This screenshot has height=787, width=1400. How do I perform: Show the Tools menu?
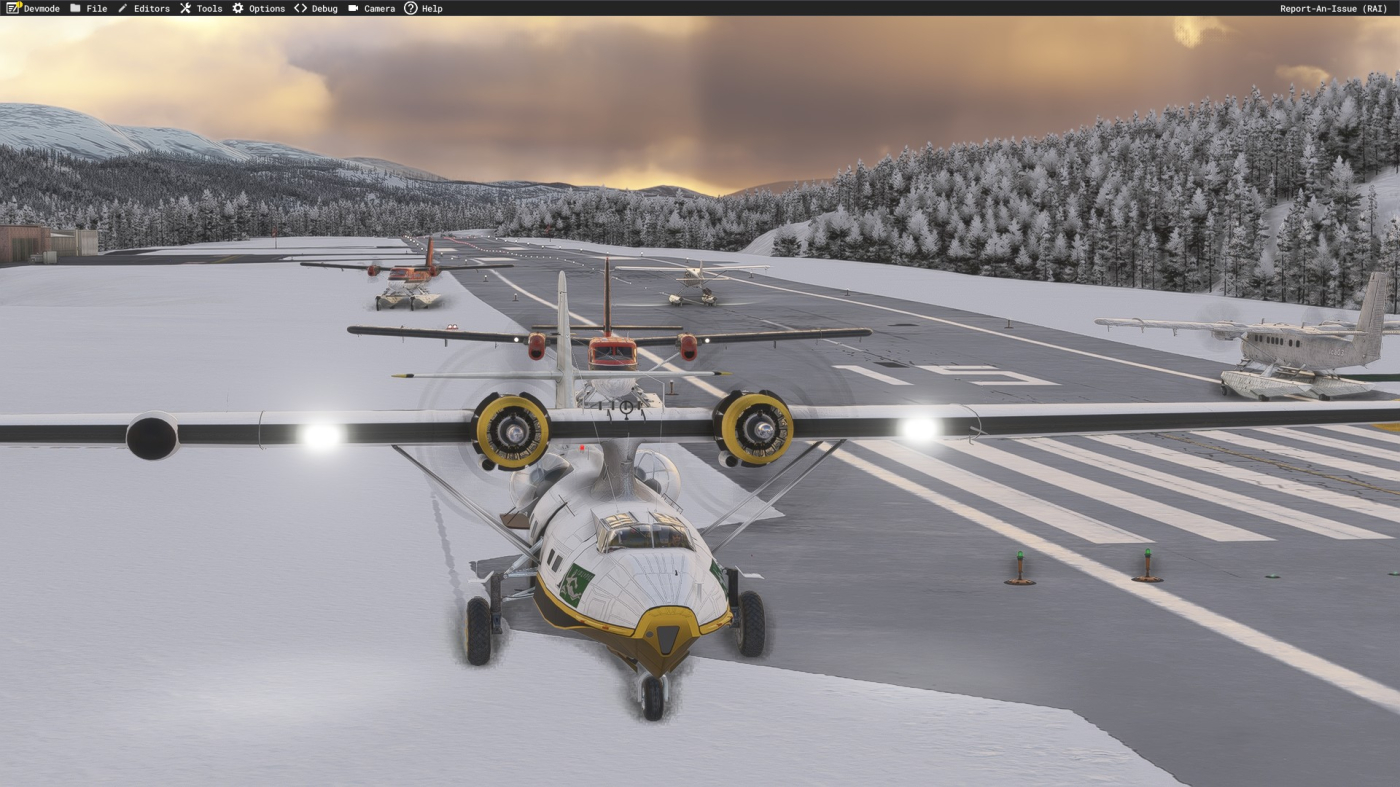(201, 8)
